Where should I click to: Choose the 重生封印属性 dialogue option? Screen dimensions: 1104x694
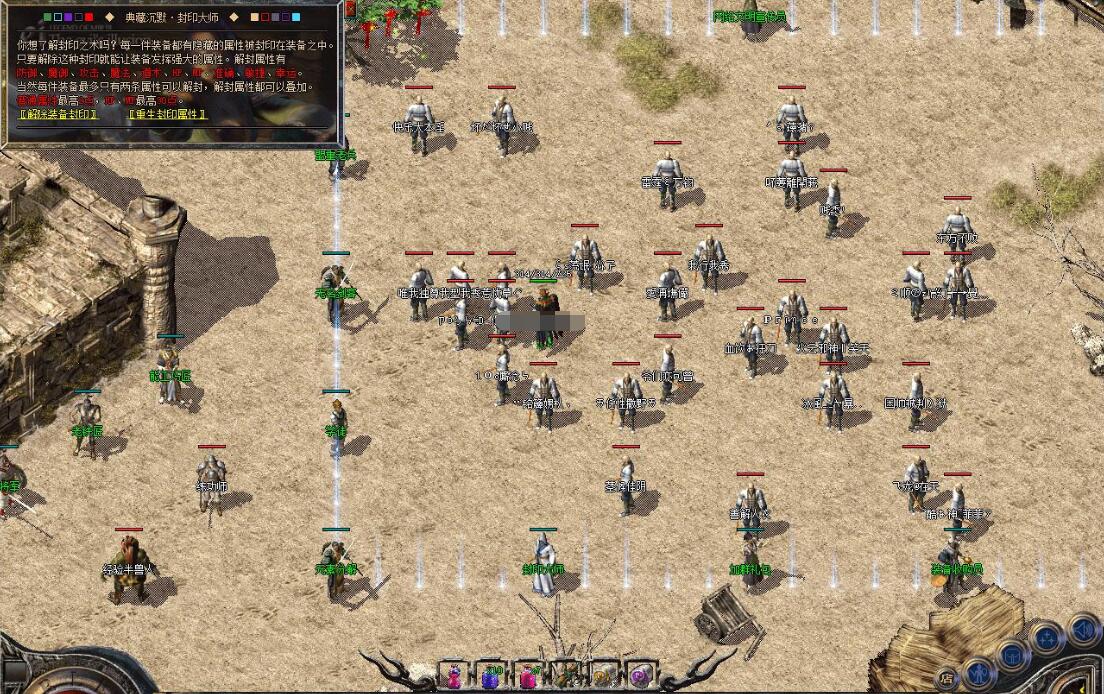tap(167, 114)
